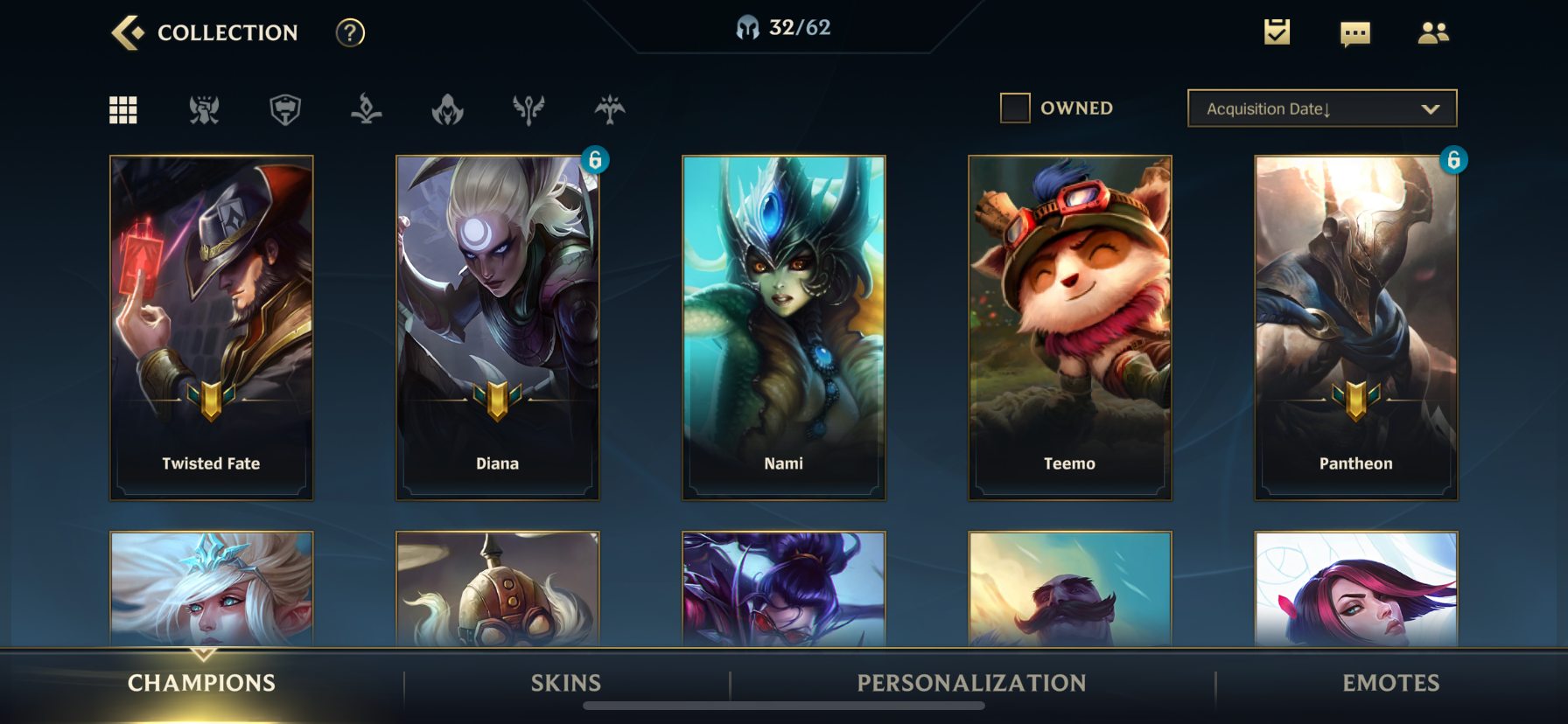This screenshot has width=1568, height=724.
Task: Enable the Owned filter checkbox
Action: pyautogui.click(x=1016, y=107)
